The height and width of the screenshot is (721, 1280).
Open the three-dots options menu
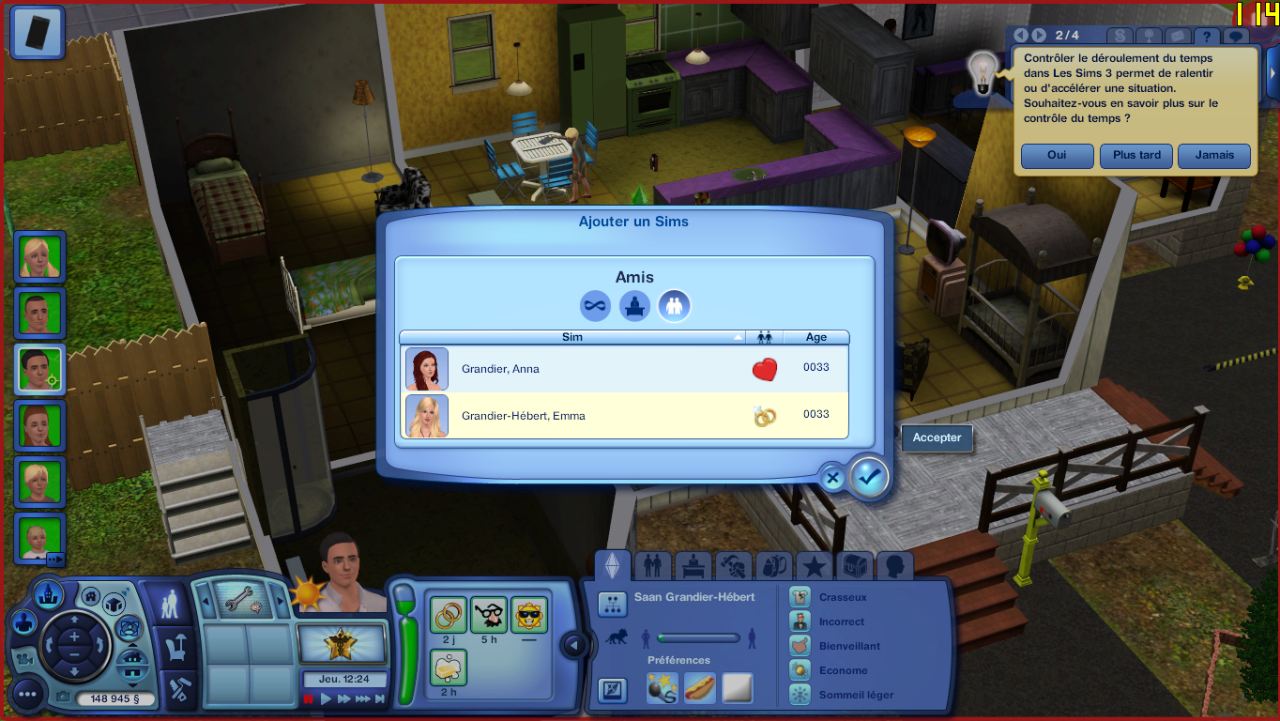pos(27,693)
